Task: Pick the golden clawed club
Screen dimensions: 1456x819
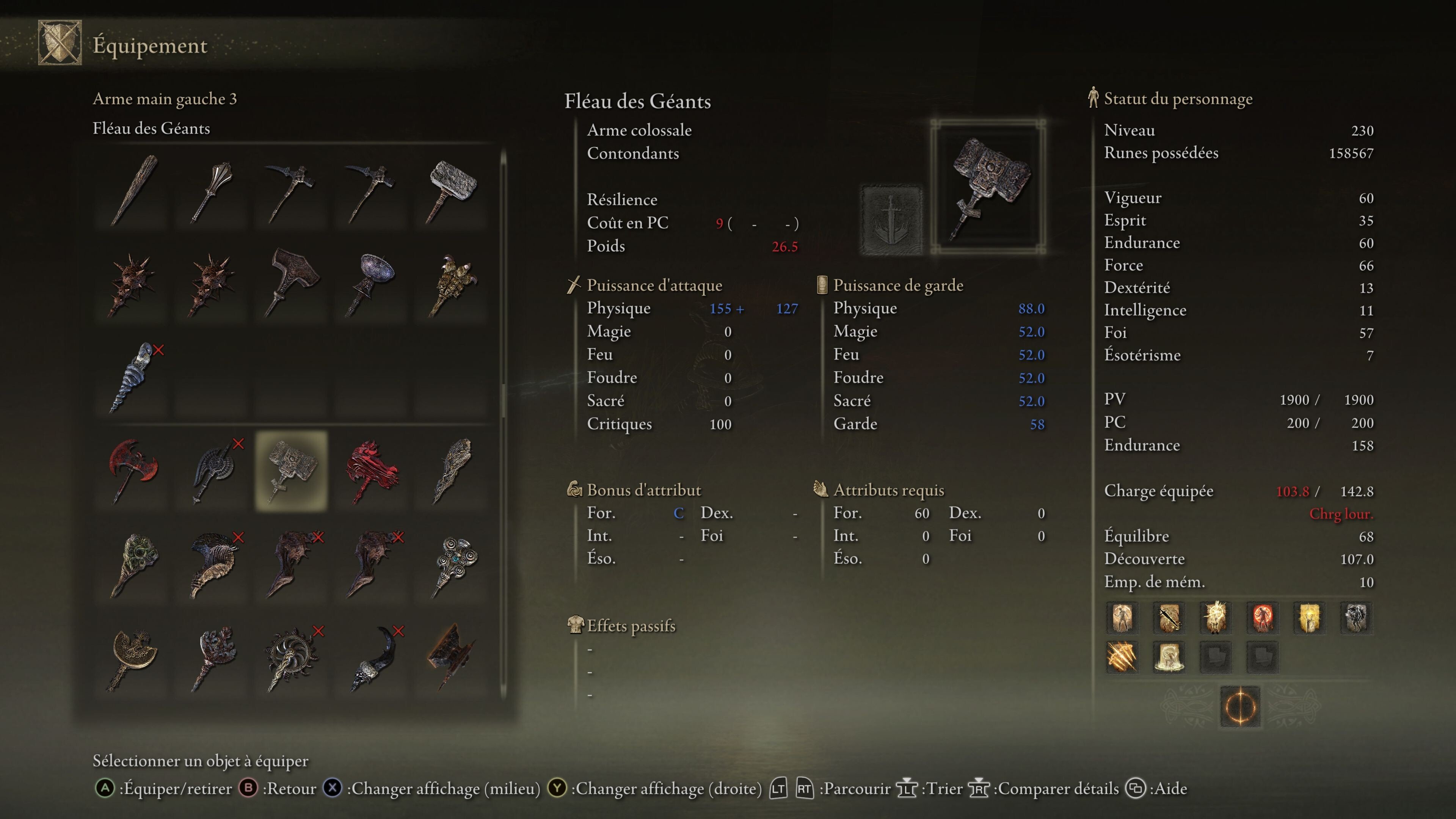Action: pyautogui.click(x=452, y=284)
